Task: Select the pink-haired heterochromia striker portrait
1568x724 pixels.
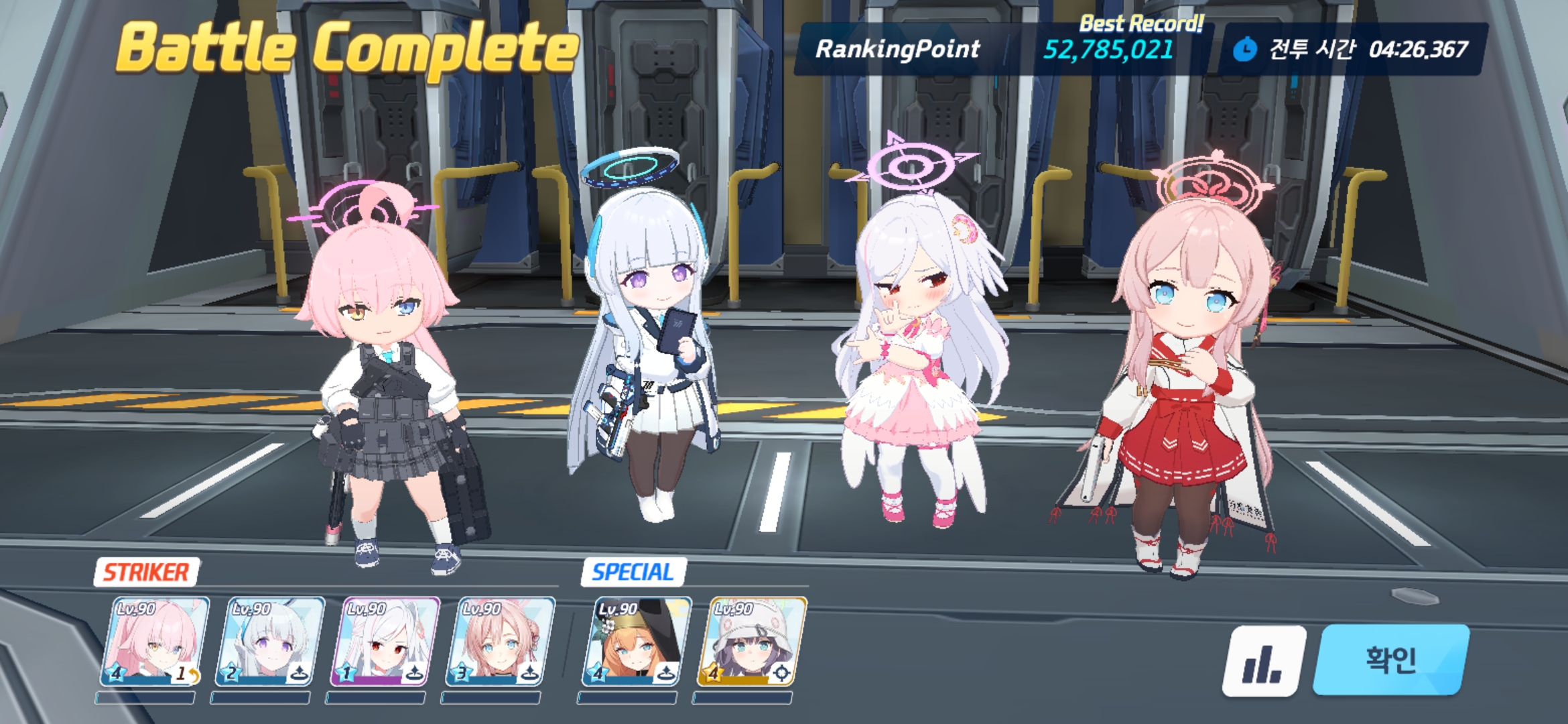Action: point(154,642)
